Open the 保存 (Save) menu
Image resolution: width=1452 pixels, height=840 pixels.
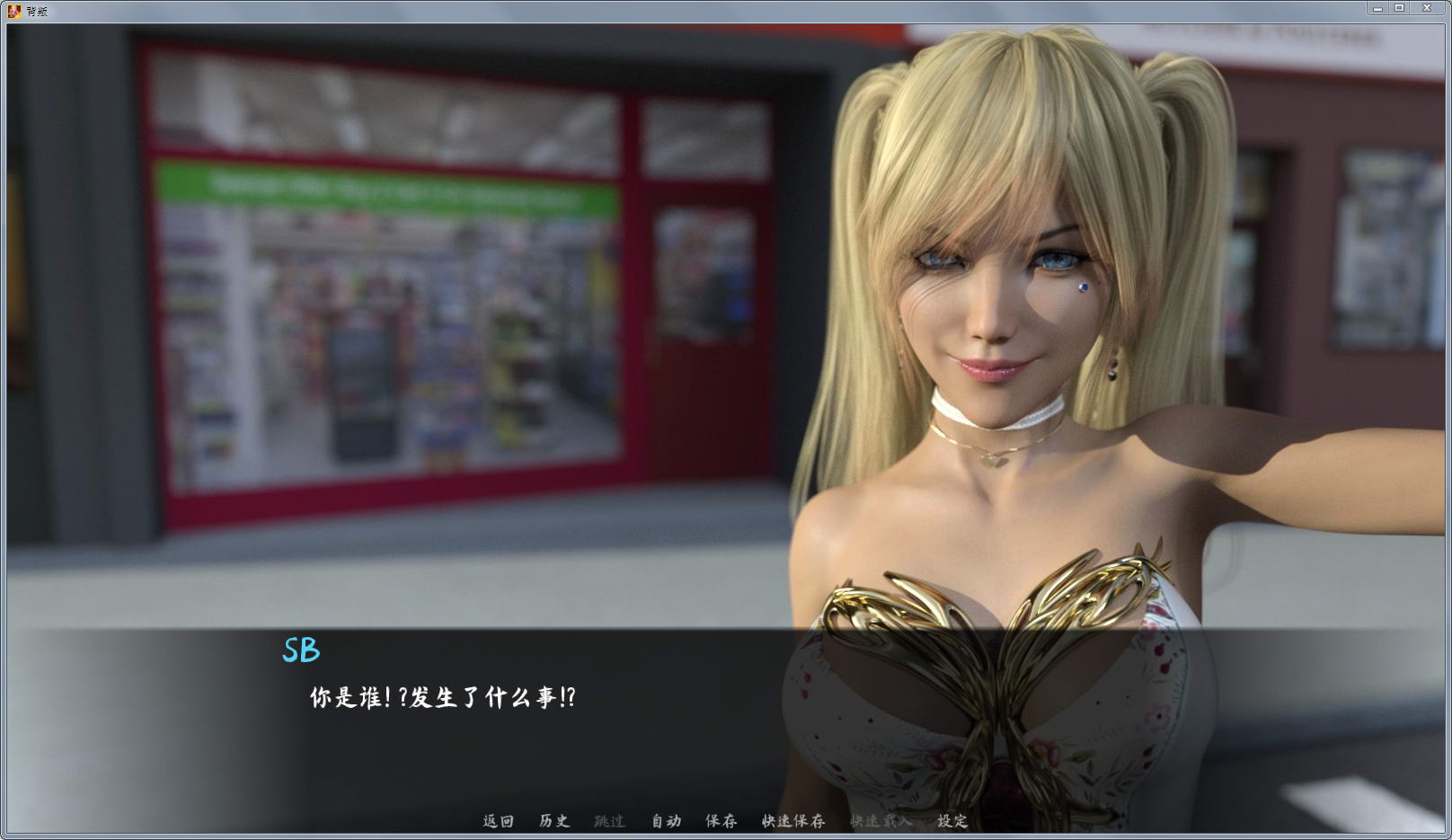(721, 820)
